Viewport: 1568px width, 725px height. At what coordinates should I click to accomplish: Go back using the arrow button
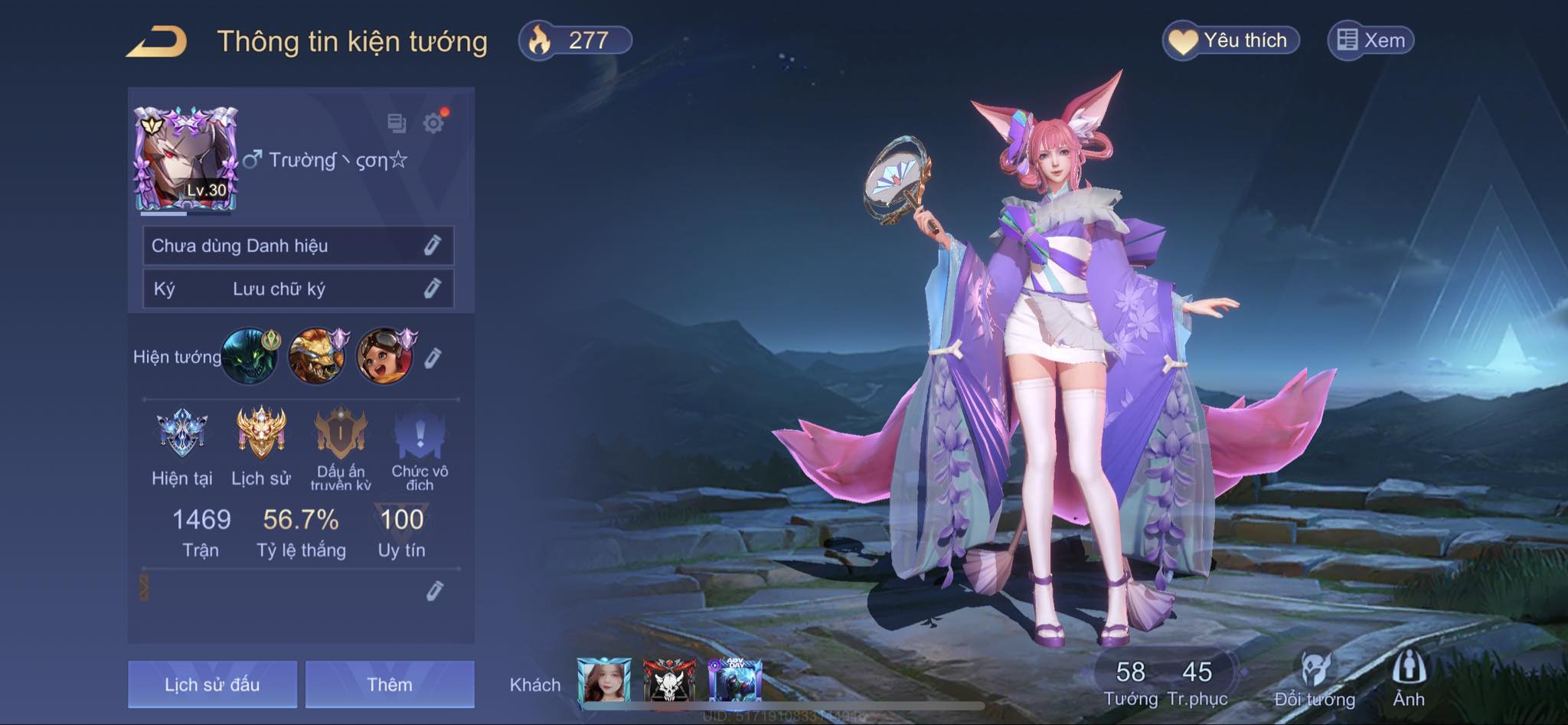[157, 41]
